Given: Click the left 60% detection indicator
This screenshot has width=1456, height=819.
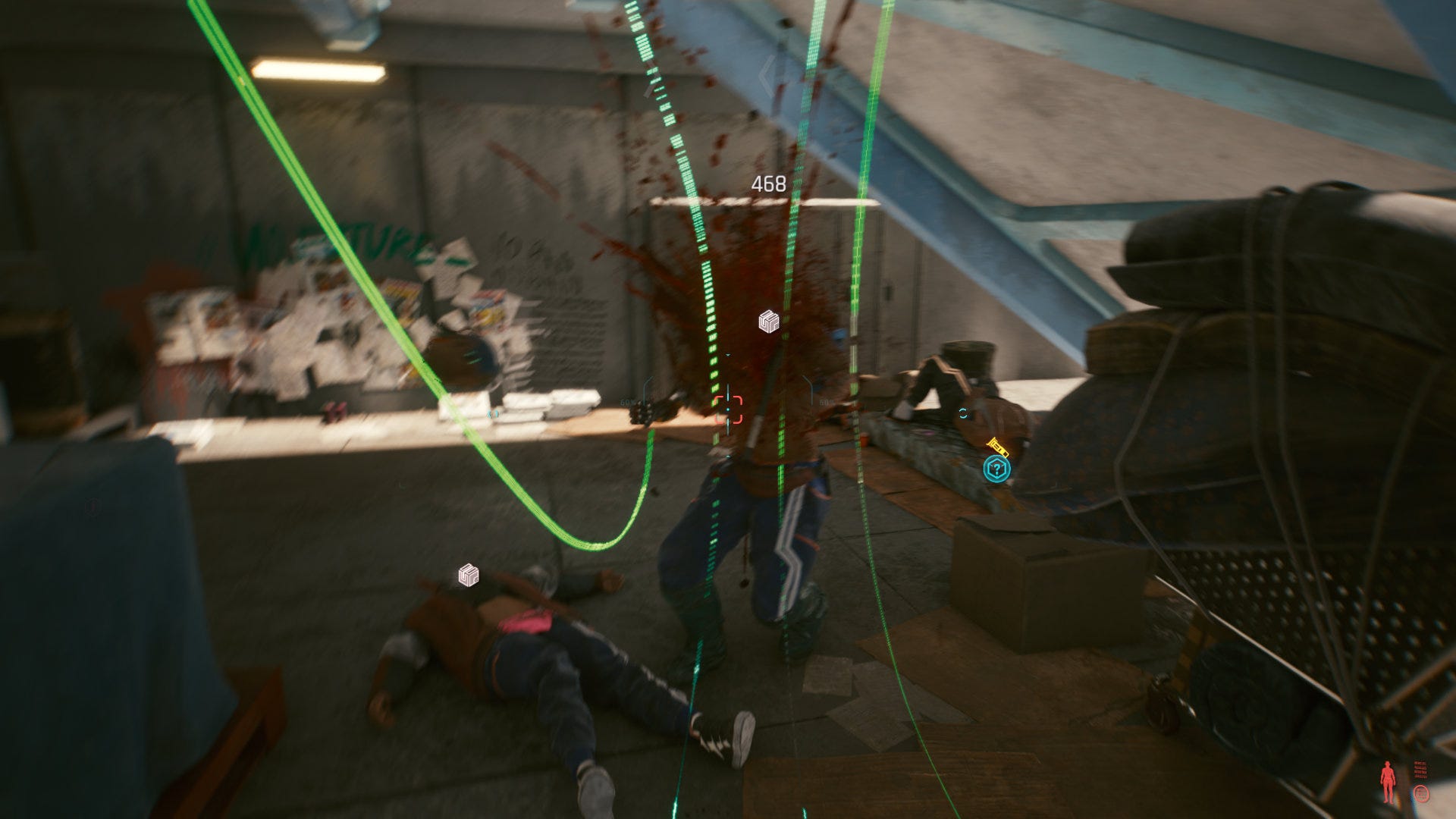Looking at the screenshot, I should 627,402.
